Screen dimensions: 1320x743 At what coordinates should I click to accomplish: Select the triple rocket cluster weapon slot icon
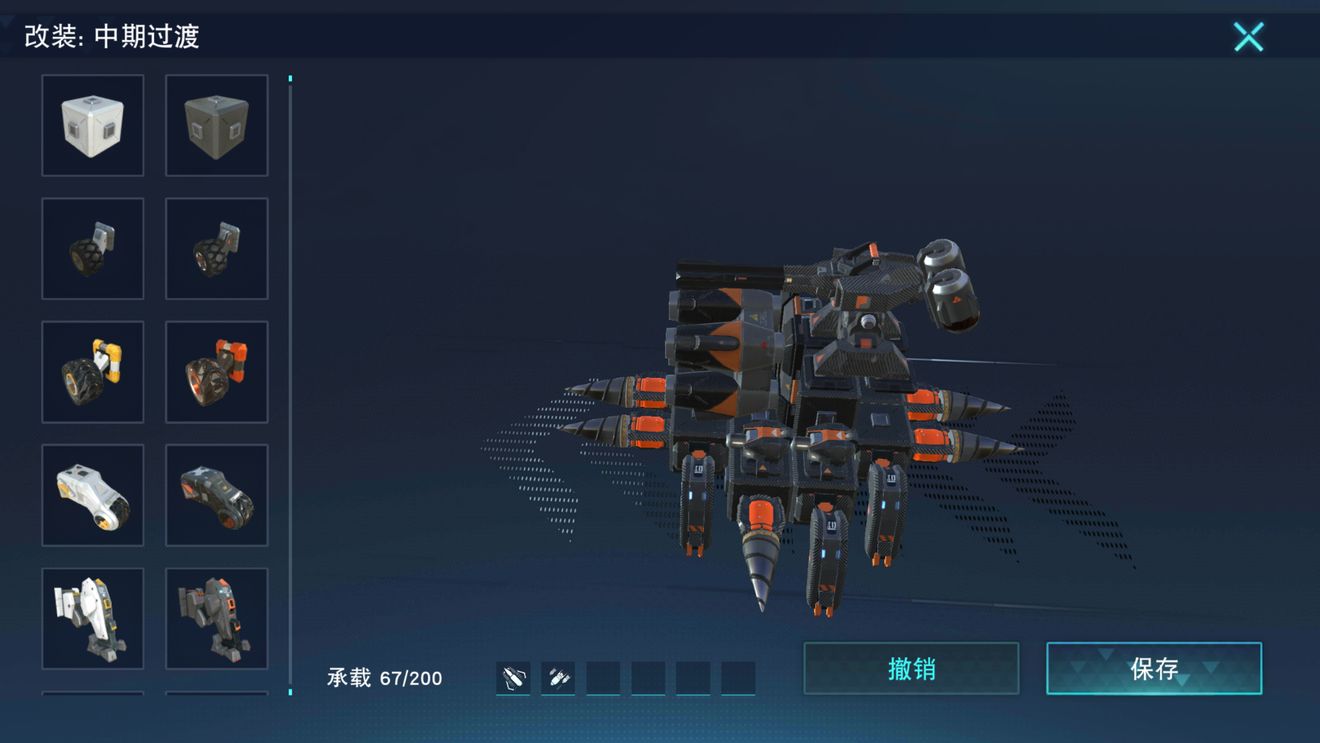point(558,678)
